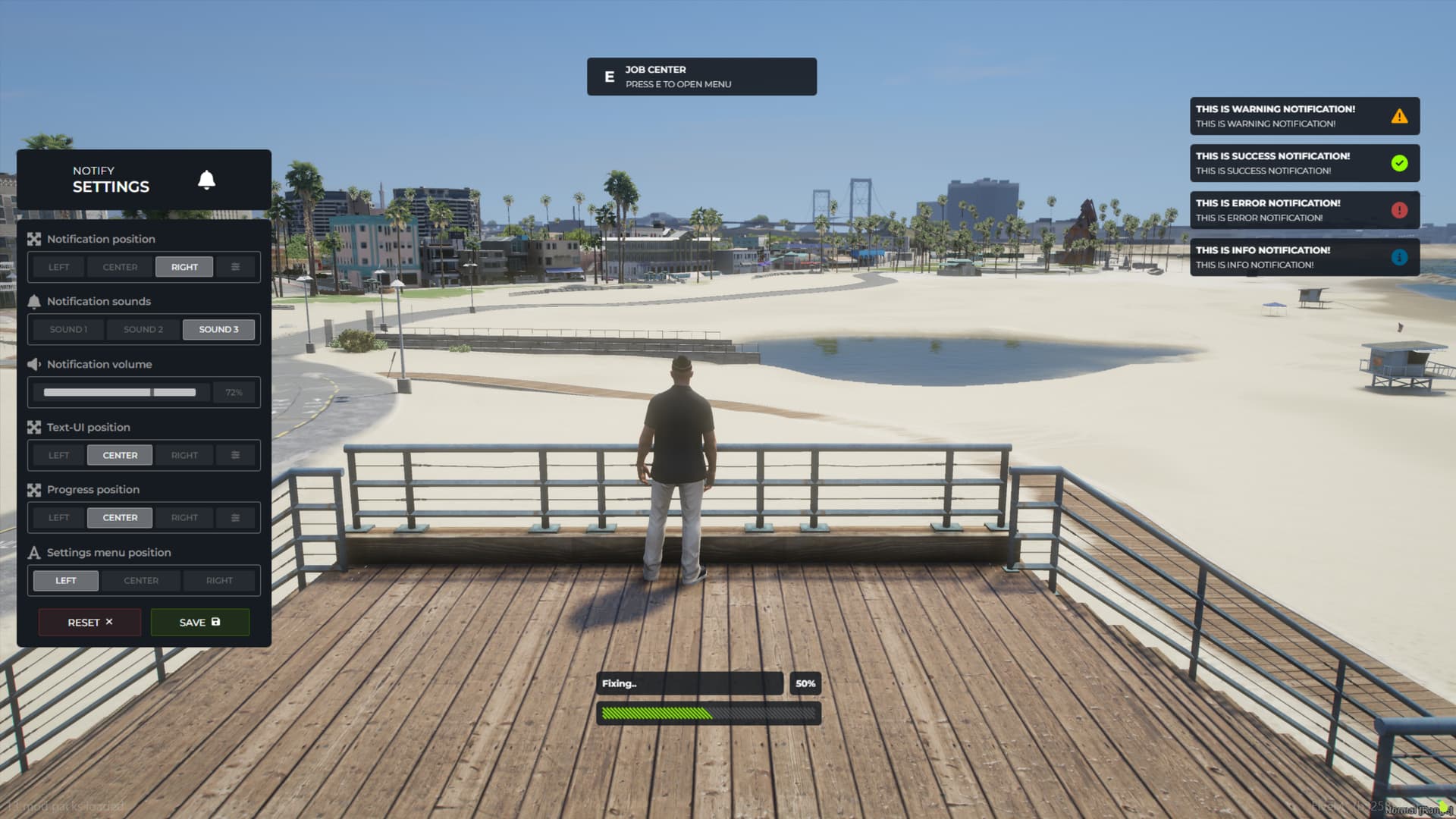Switch Text-UI position to LEFT
1456x819 pixels.
[58, 455]
